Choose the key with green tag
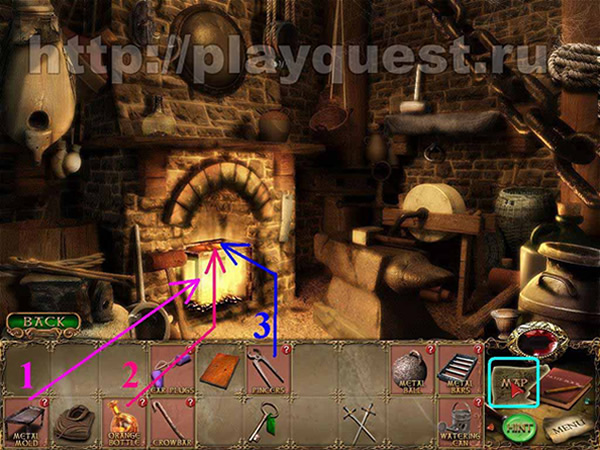600x450 pixels. point(265,418)
